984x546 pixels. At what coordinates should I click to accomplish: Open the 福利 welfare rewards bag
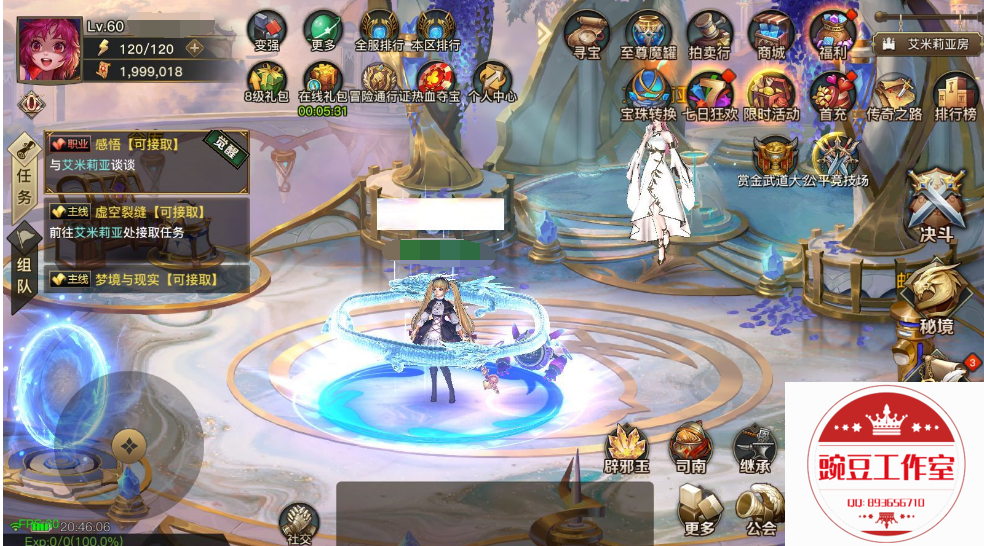coord(832,34)
